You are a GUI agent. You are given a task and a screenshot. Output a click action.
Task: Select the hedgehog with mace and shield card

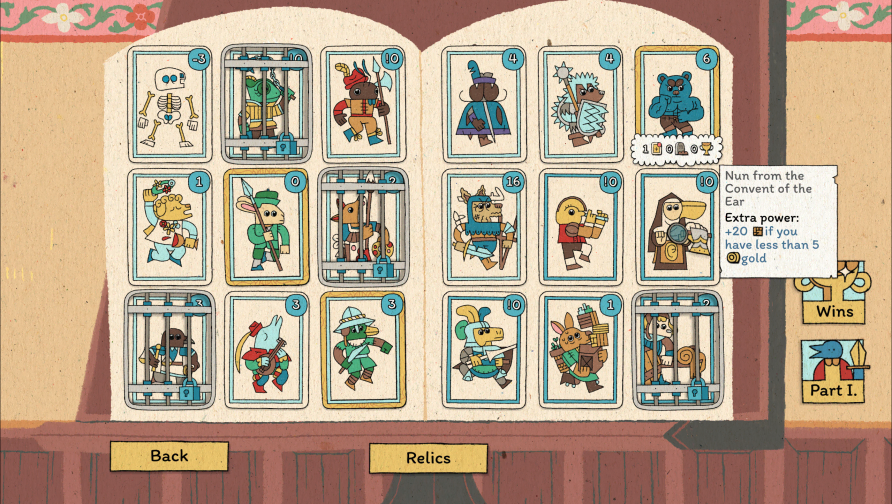[x=581, y=105]
